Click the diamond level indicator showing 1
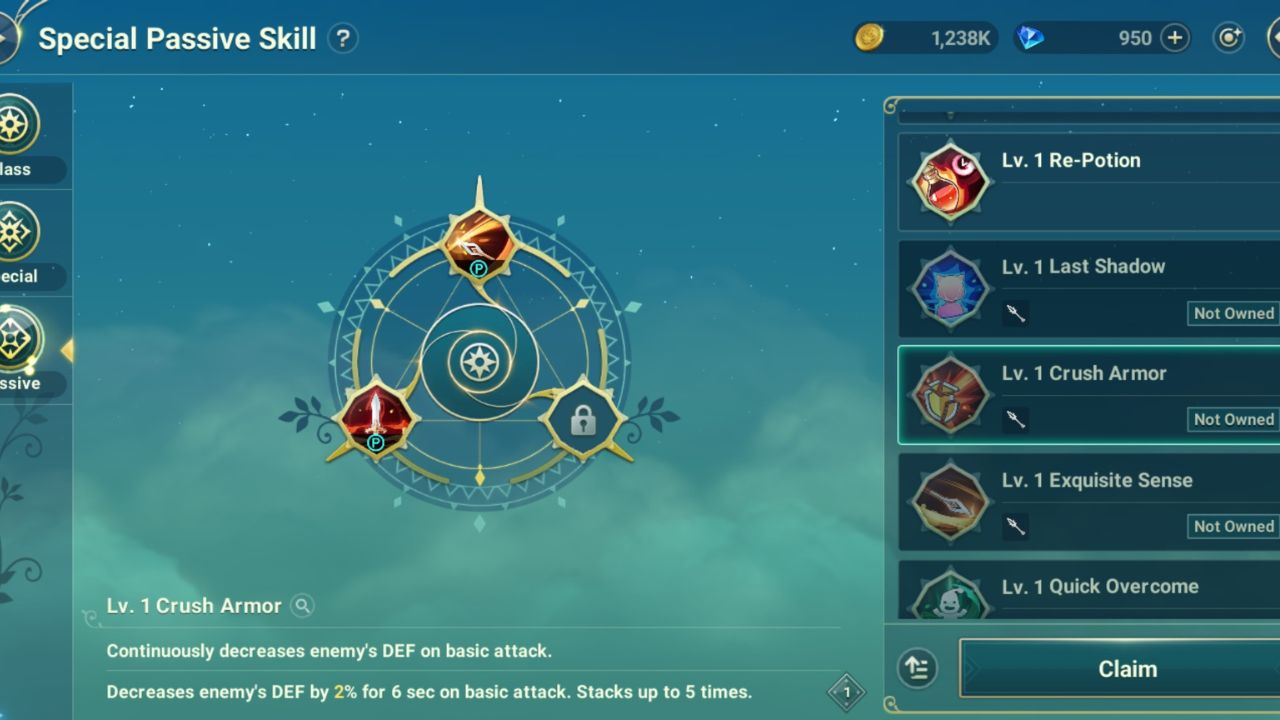The image size is (1280, 720). coord(847,691)
